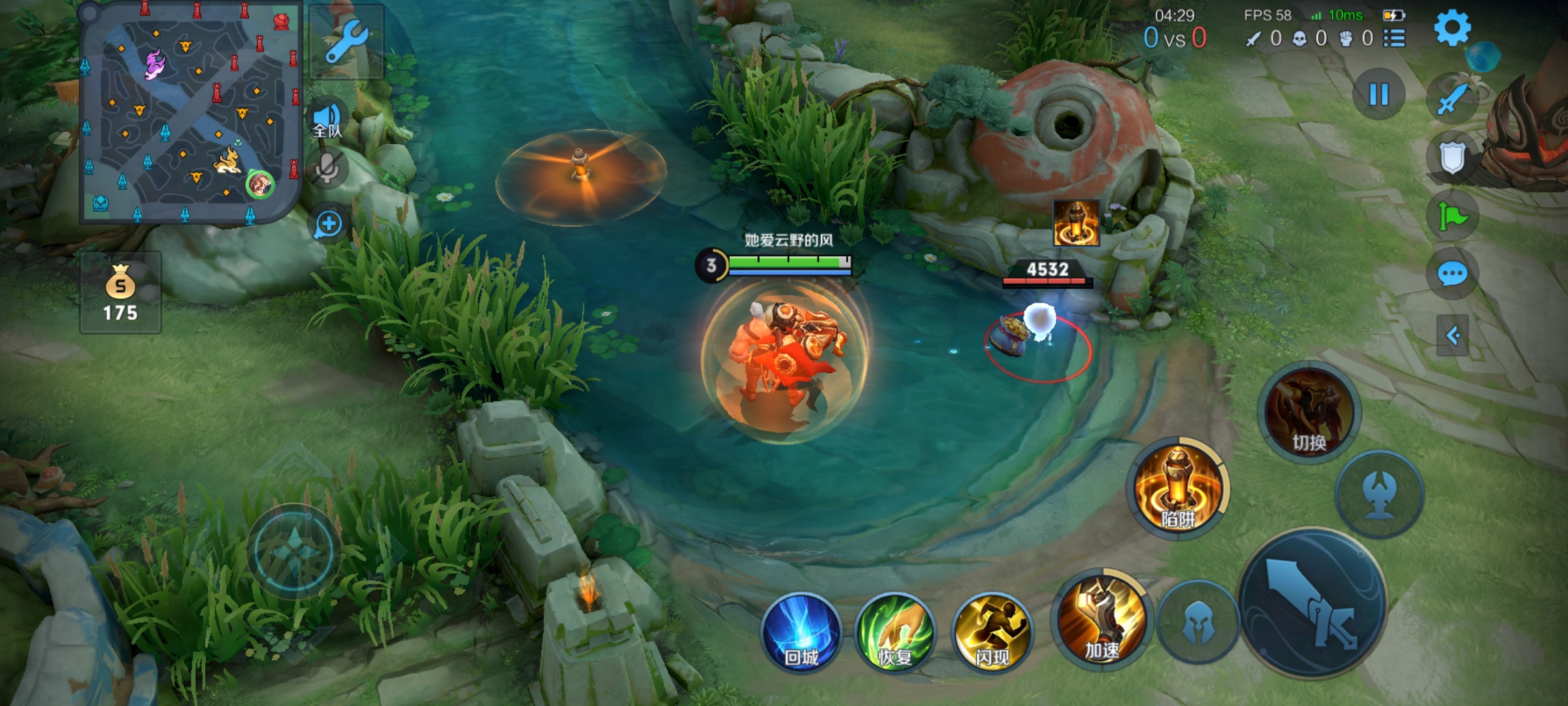Tap the Switch (切换) ultimate skill
The height and width of the screenshot is (706, 1568).
(x=1309, y=412)
